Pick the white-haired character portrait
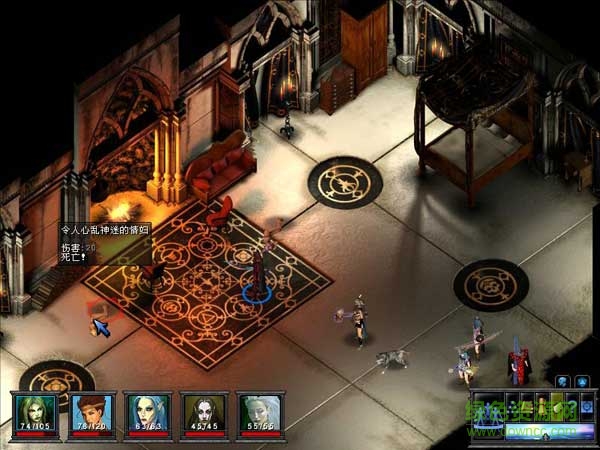Image resolution: width=600 pixels, height=450 pixels. tap(260, 412)
